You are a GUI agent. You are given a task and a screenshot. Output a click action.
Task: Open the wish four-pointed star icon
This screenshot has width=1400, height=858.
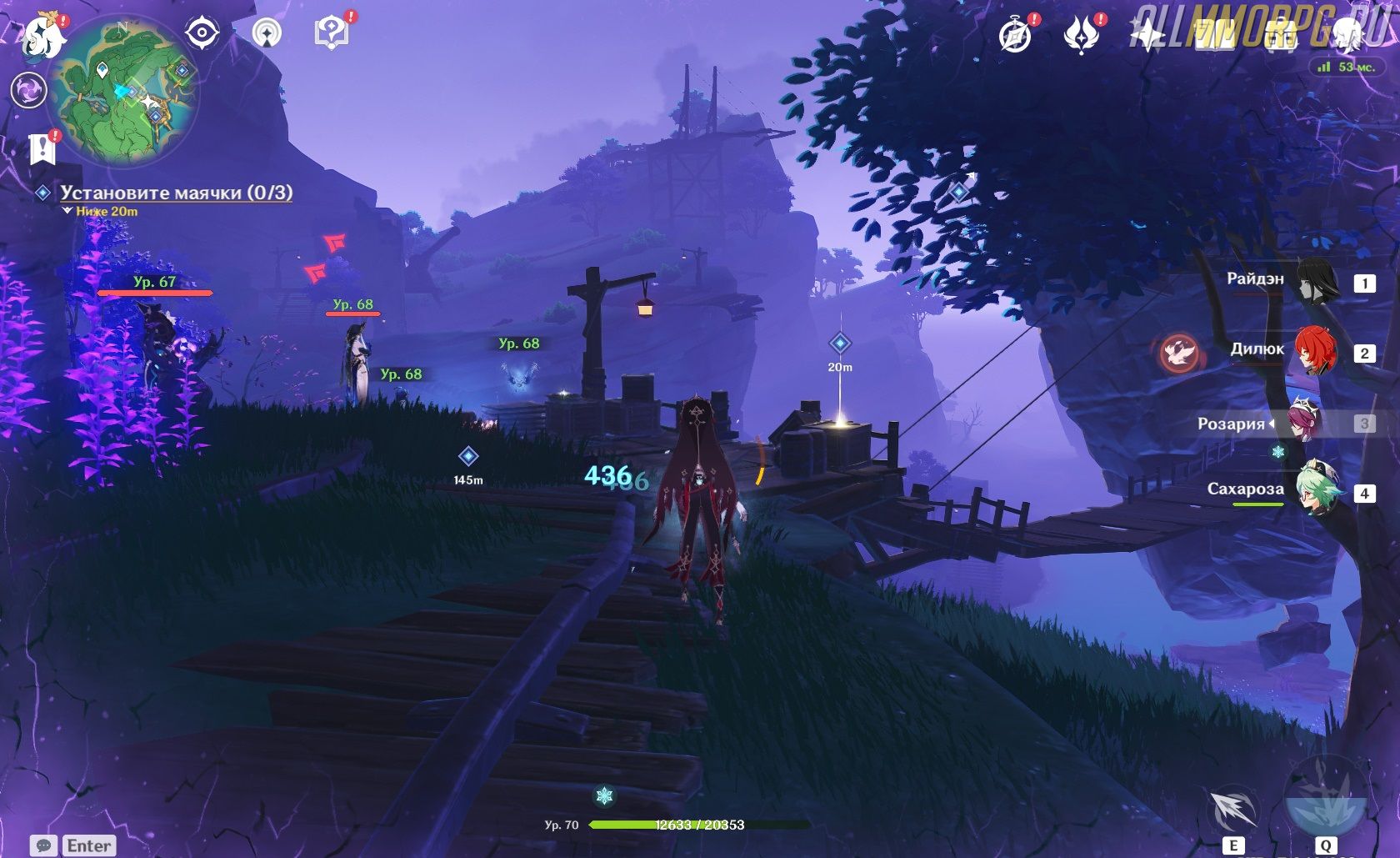pyautogui.click(x=1147, y=36)
